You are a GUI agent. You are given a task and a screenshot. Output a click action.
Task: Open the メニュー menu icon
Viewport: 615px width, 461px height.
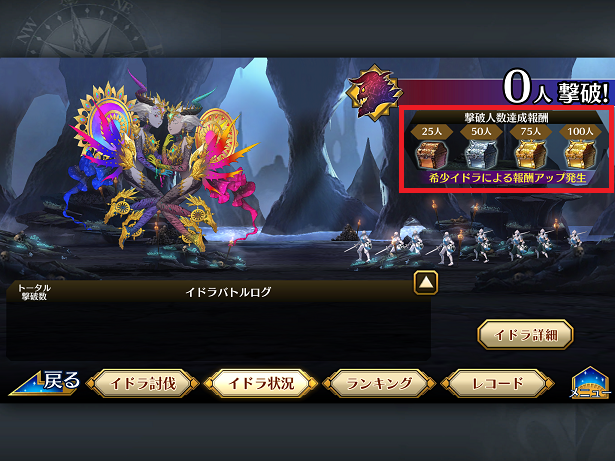(590, 385)
